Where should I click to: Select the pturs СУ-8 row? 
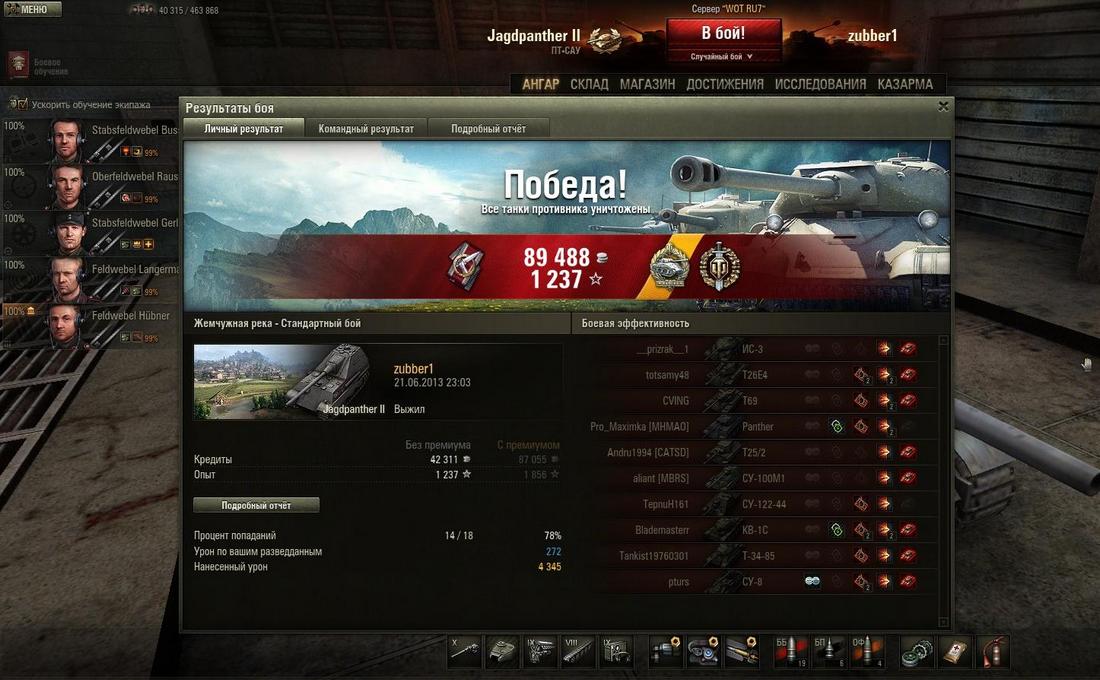760,581
